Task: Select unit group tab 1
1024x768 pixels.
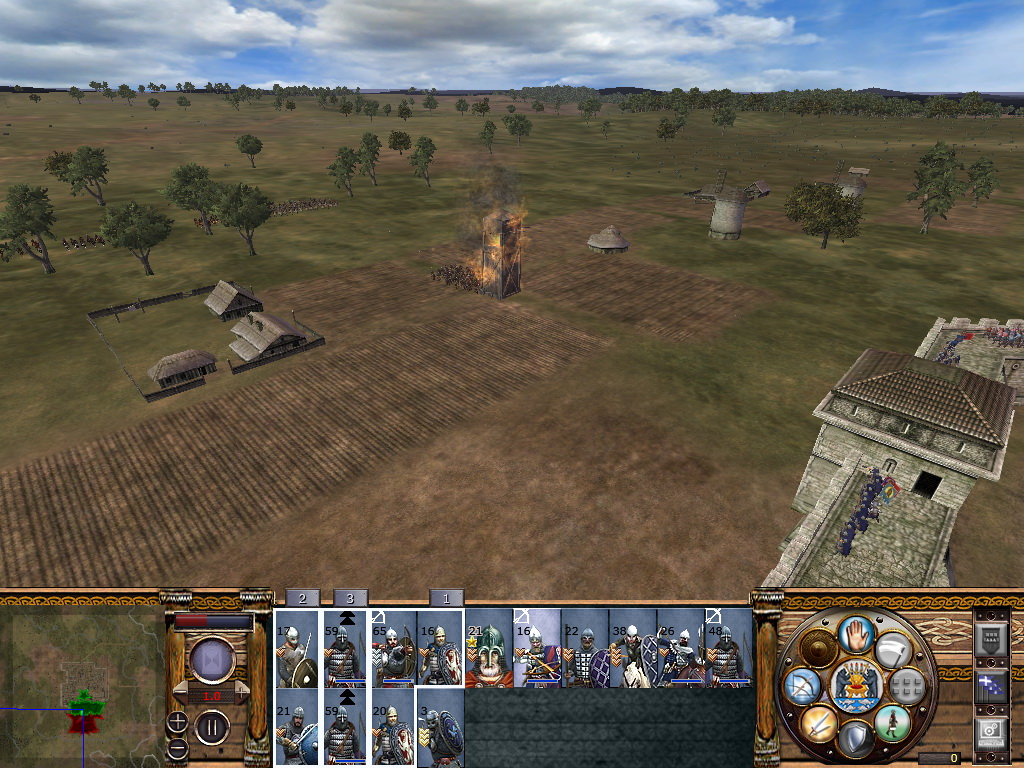Action: click(x=446, y=597)
